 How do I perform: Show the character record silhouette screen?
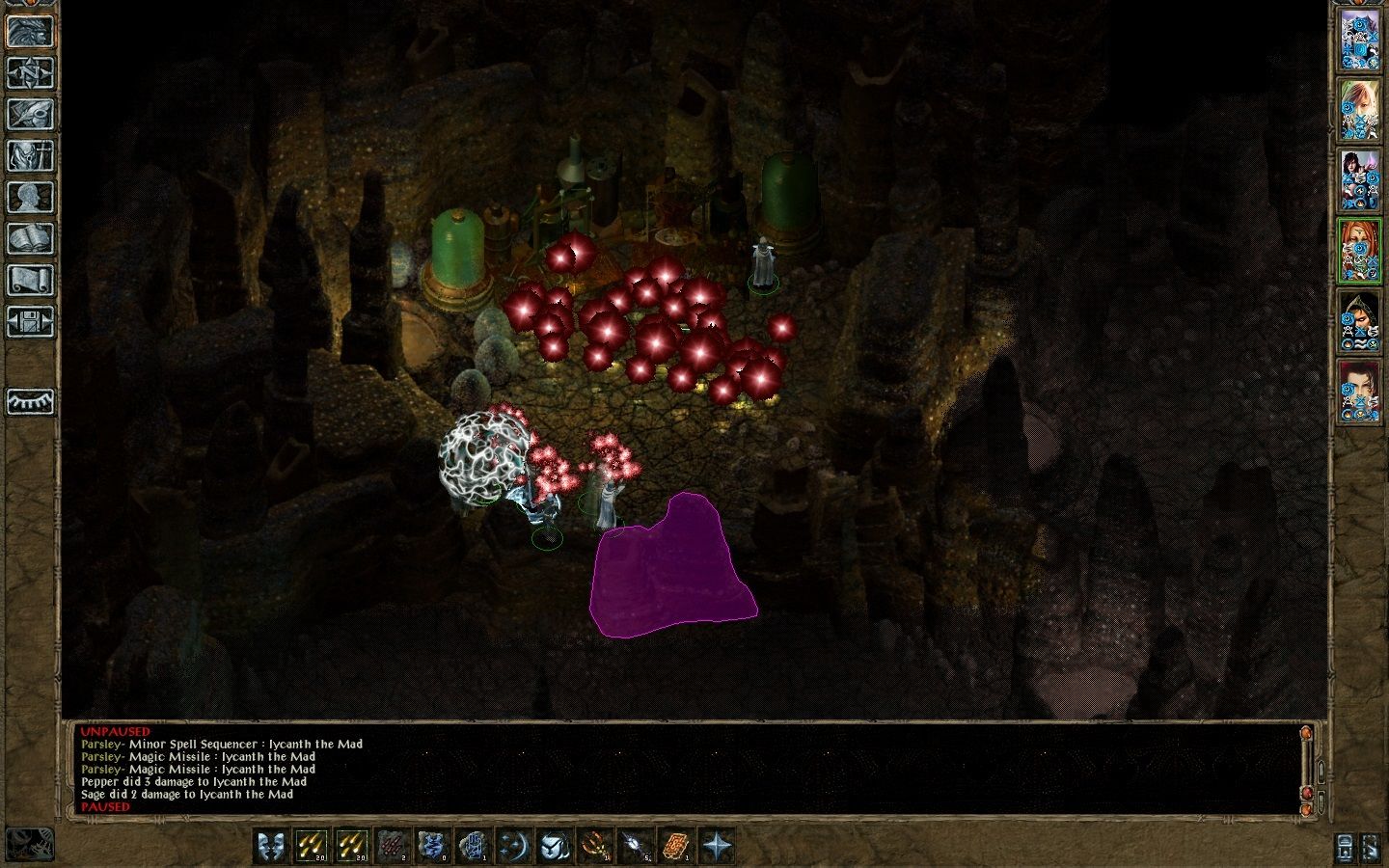(x=30, y=197)
